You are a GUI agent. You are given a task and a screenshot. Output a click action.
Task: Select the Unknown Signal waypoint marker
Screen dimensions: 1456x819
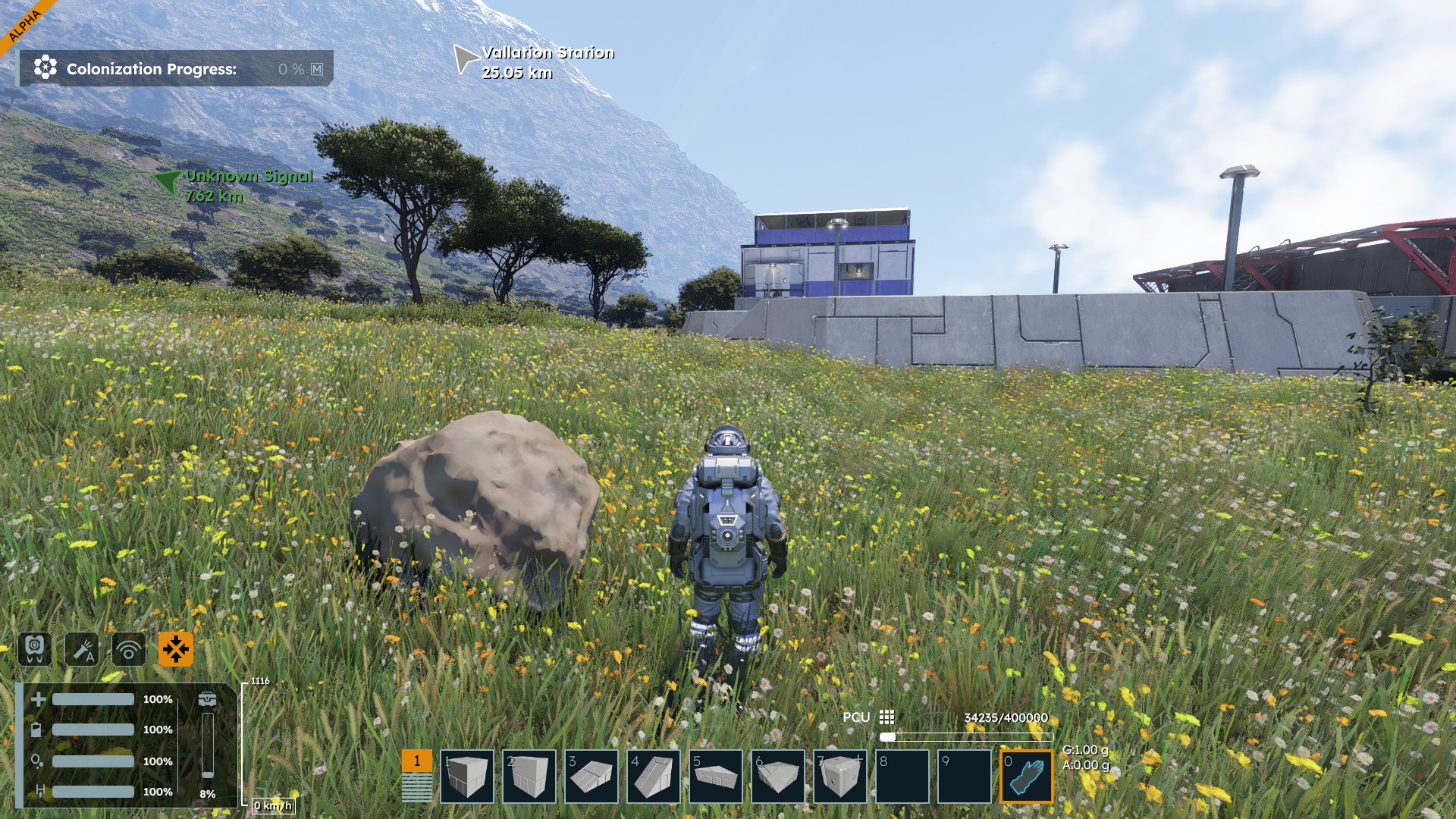tap(167, 181)
